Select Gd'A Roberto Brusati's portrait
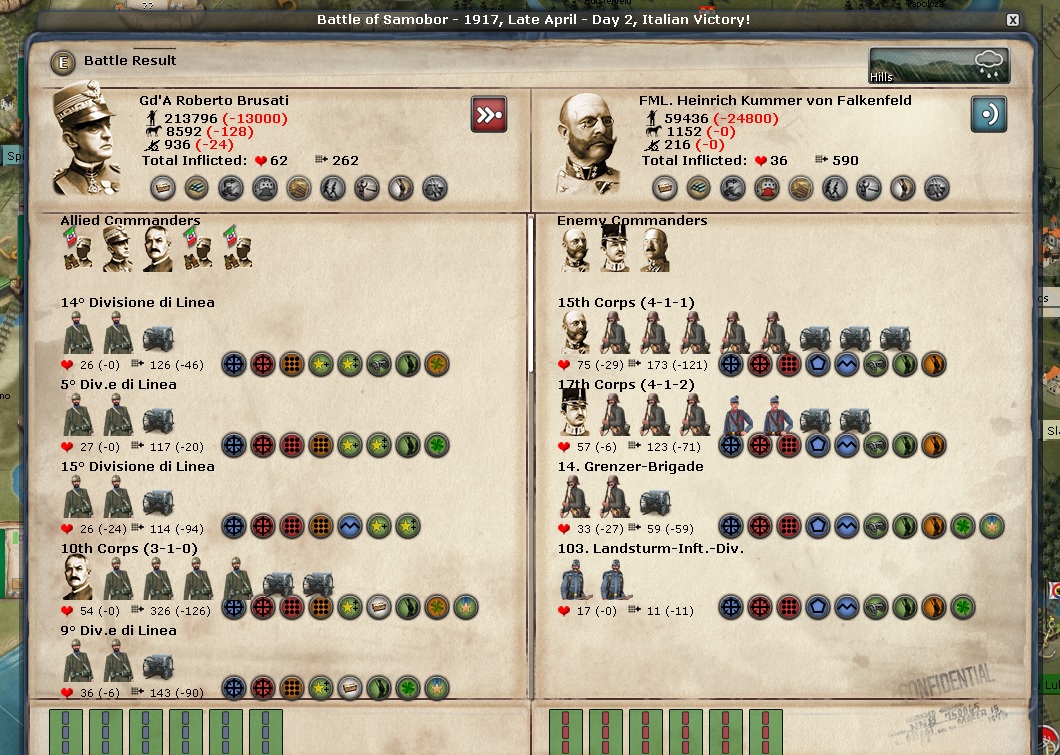The height and width of the screenshot is (755, 1060). click(x=86, y=140)
